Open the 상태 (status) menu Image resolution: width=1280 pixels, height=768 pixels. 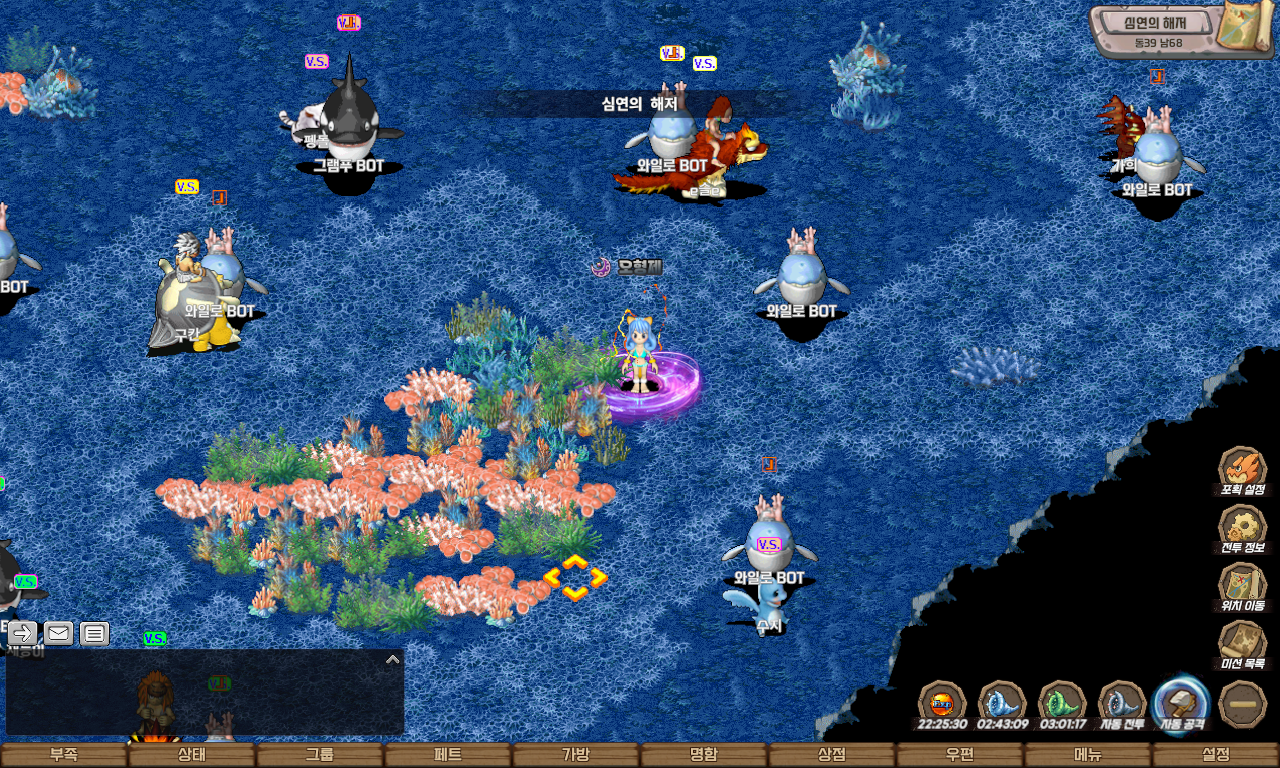click(x=192, y=755)
